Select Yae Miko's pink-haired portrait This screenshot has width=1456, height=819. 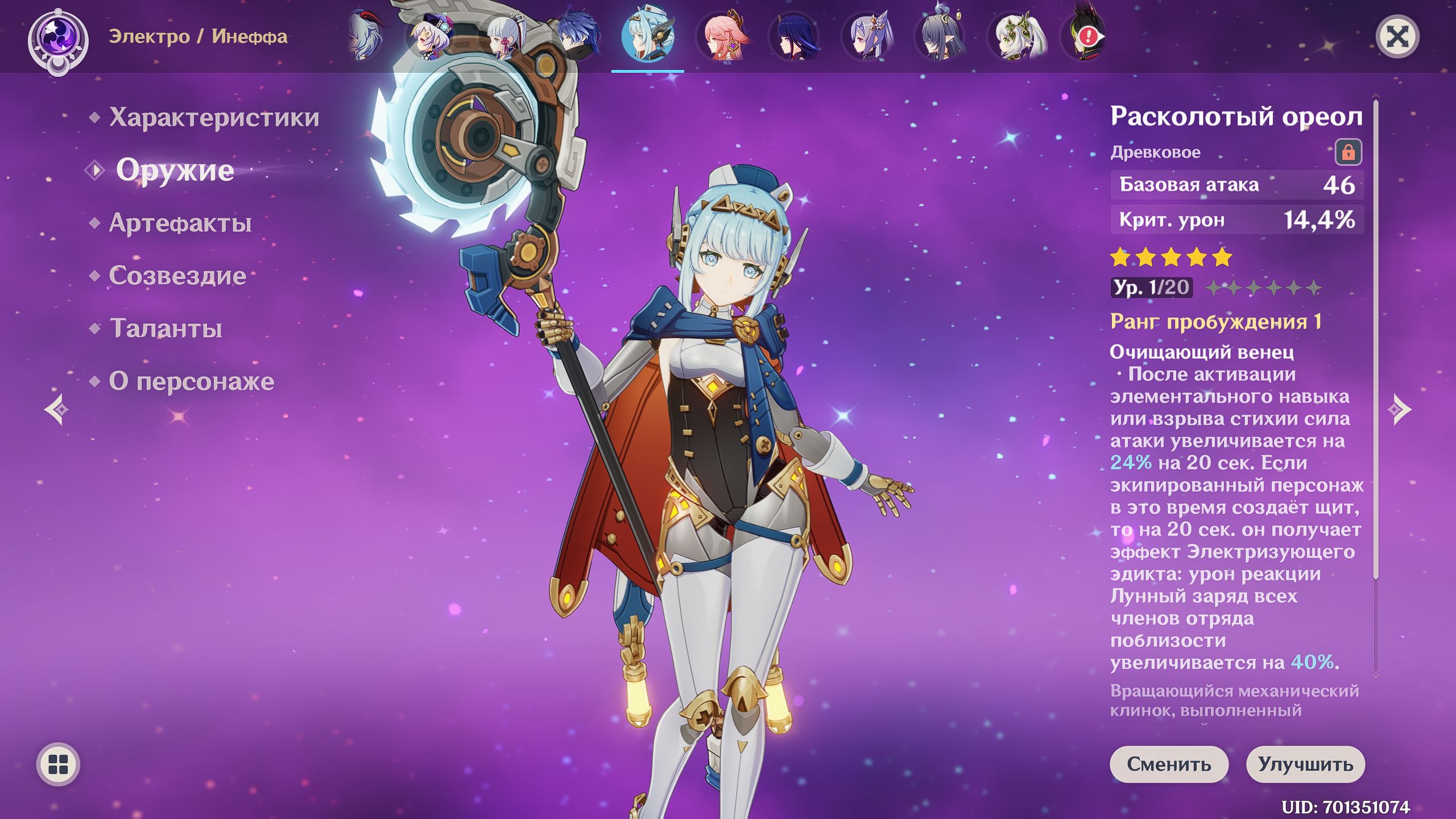pyautogui.click(x=721, y=38)
